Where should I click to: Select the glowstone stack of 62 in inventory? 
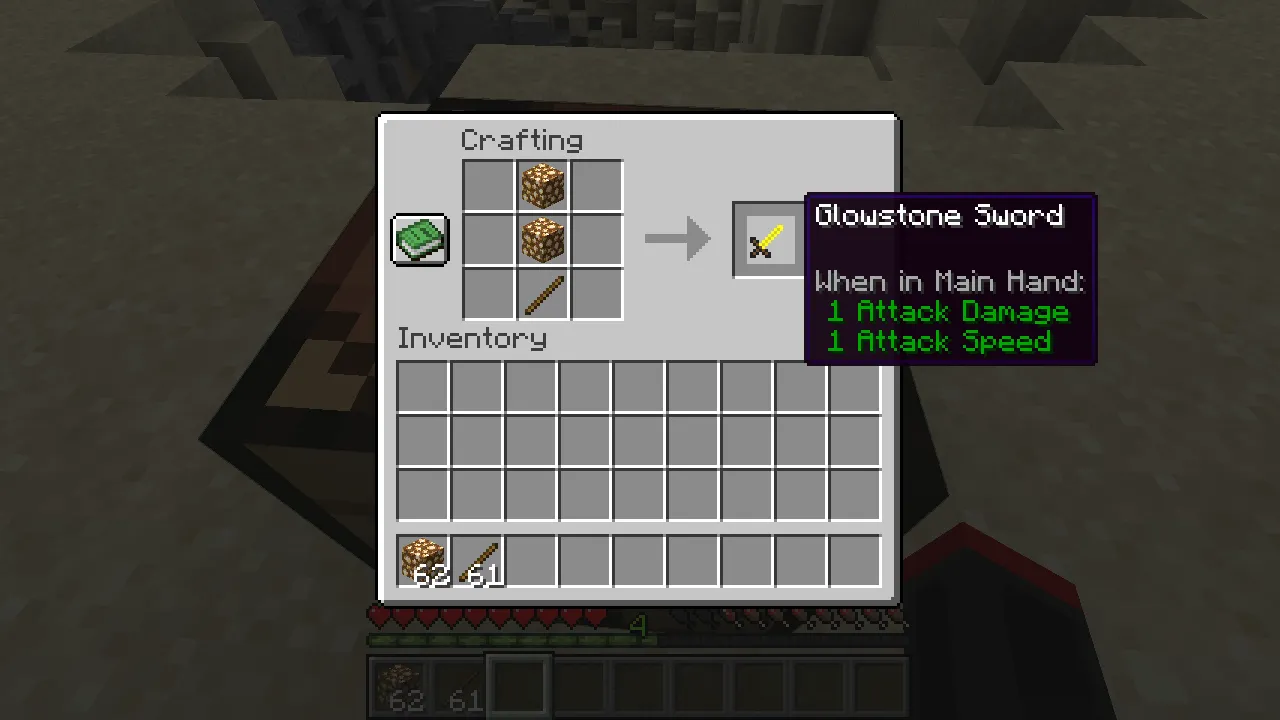point(422,560)
